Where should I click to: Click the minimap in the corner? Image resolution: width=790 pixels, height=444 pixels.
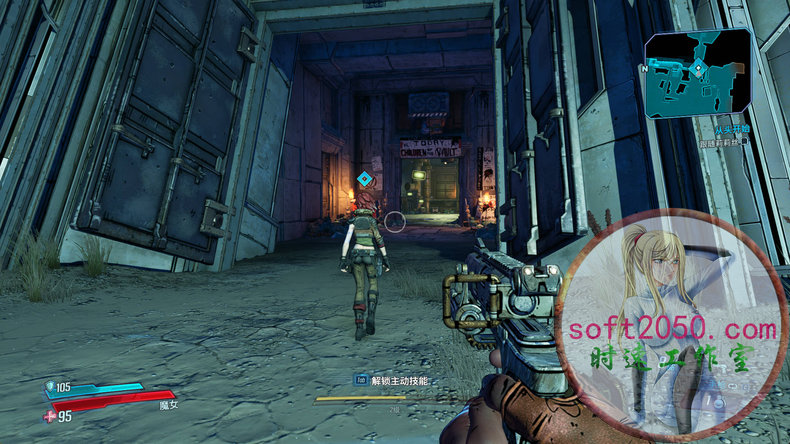(x=697, y=73)
